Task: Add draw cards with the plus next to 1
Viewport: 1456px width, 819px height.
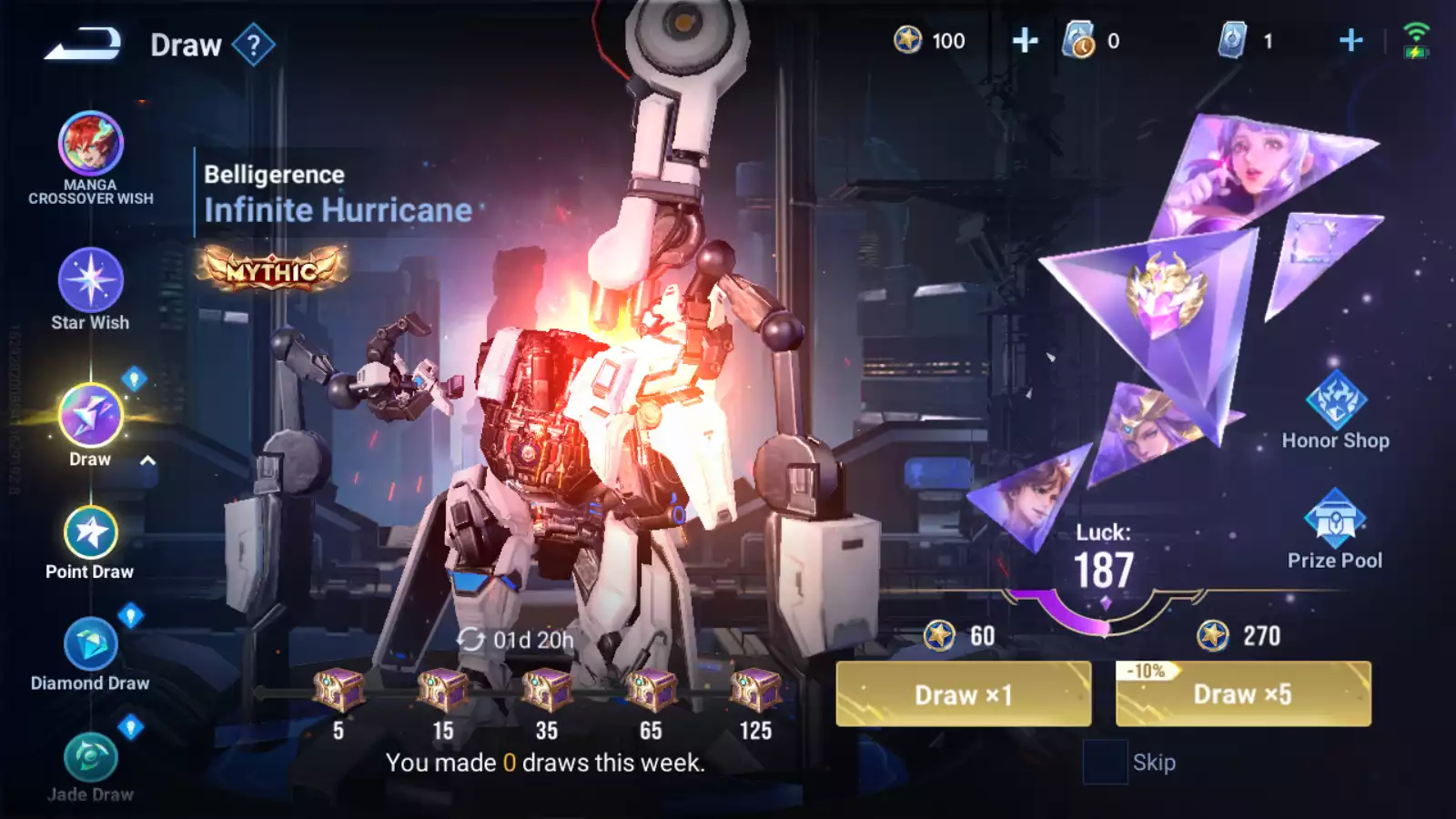Action: pos(1351,41)
